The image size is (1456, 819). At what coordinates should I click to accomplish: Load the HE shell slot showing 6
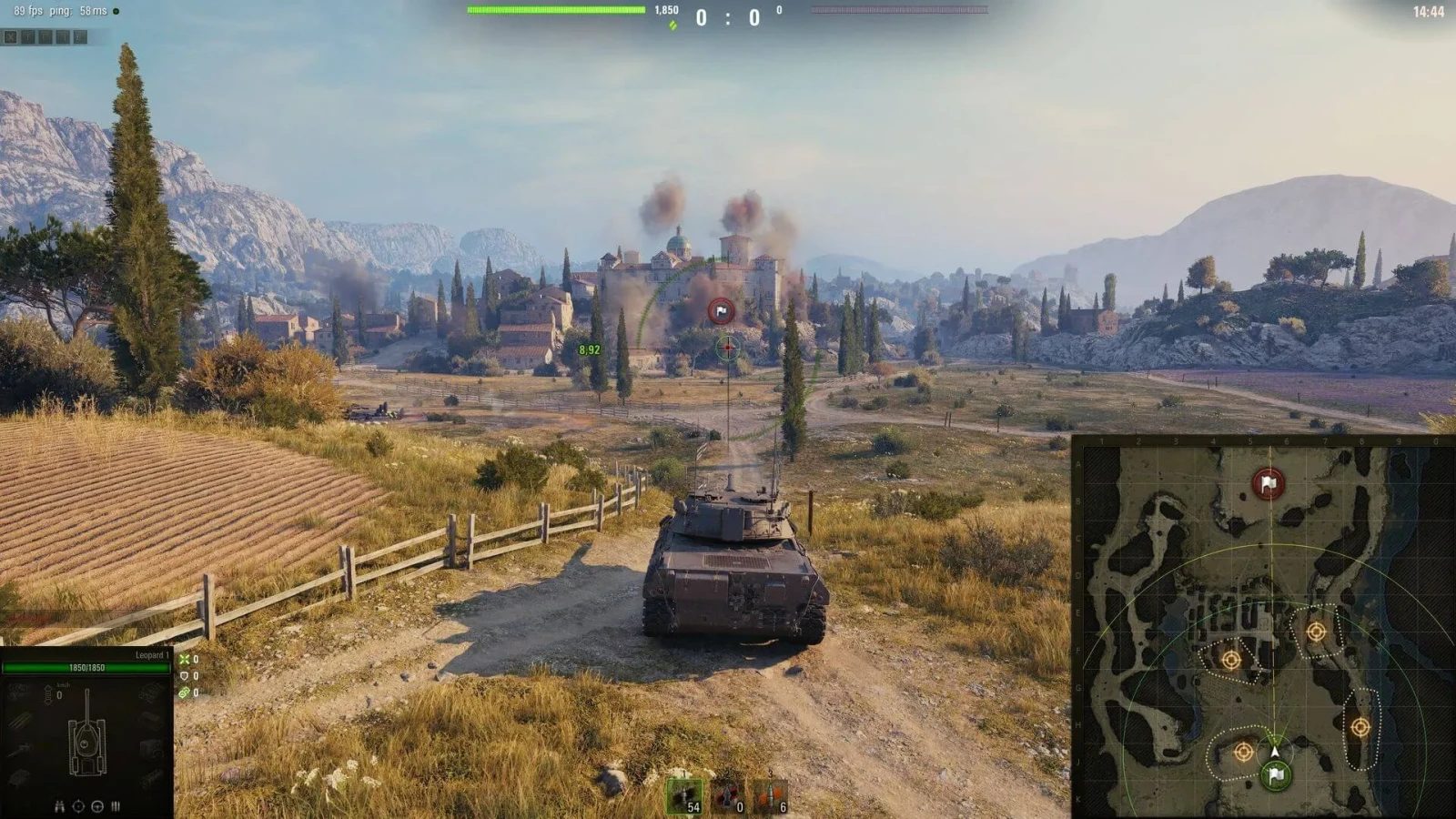770,797
